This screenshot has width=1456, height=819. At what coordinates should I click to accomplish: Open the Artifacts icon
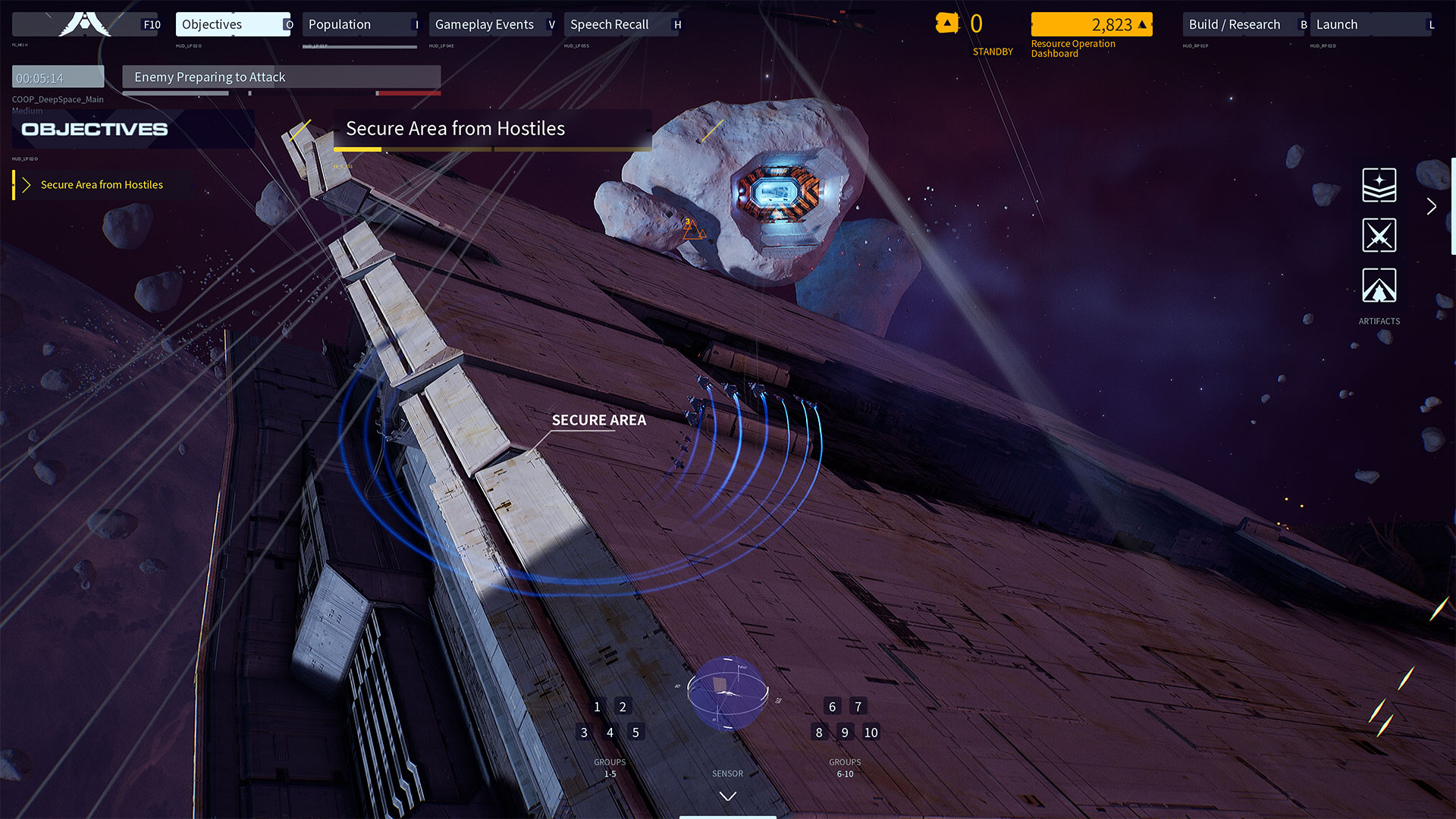pyautogui.click(x=1379, y=286)
